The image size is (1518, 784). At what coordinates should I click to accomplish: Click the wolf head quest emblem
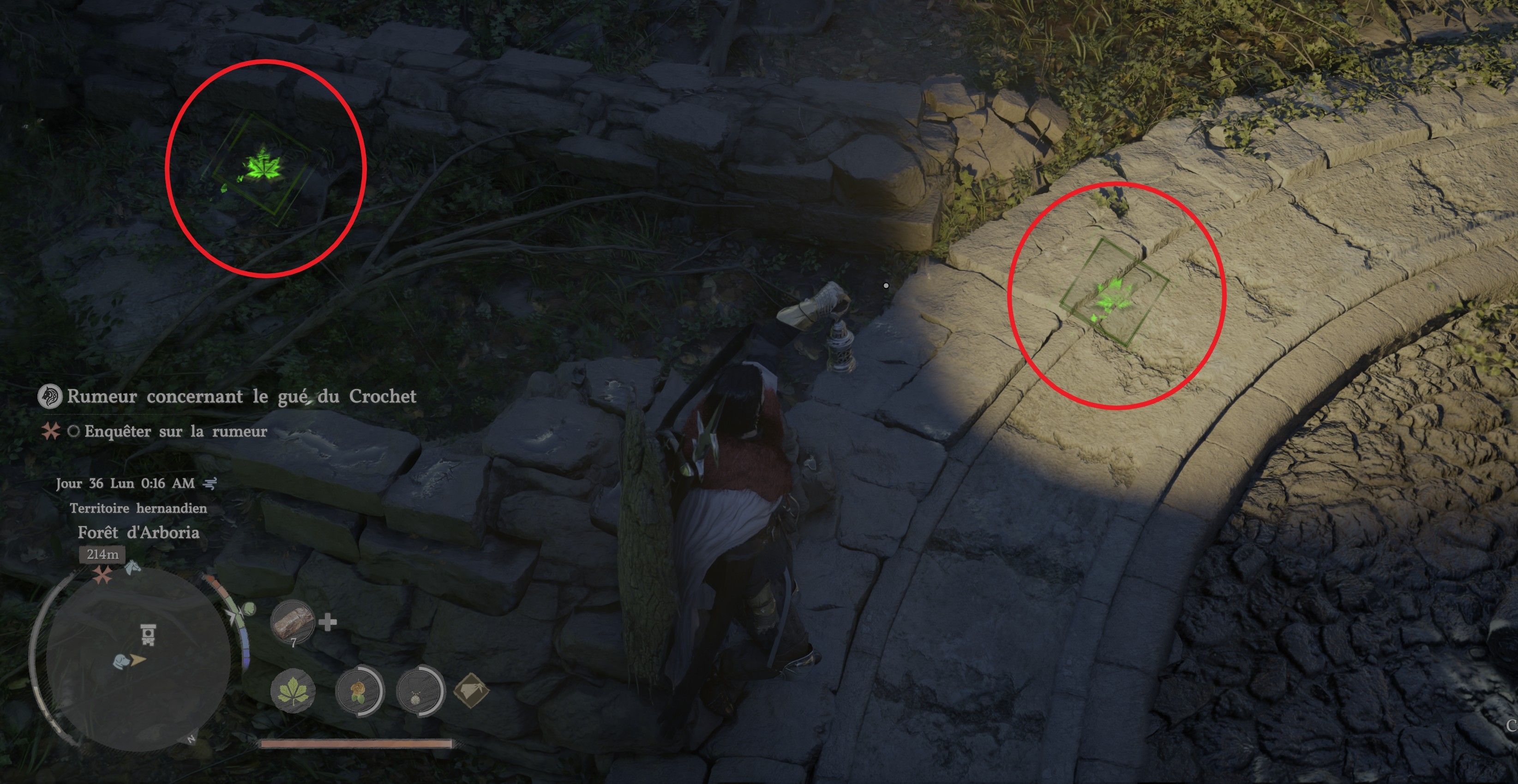(49, 397)
